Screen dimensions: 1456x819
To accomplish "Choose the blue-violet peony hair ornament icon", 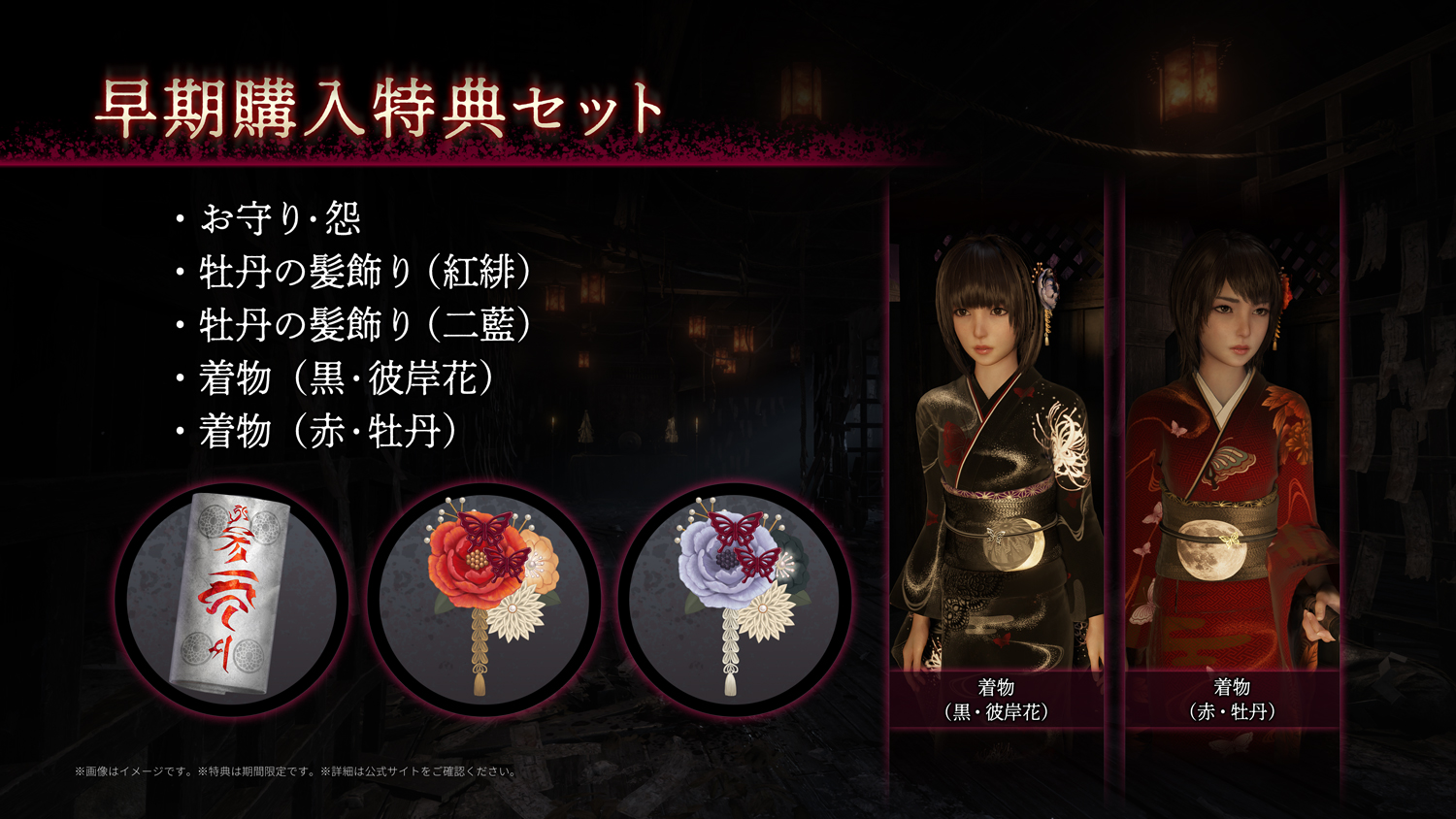I will pyautogui.click(x=735, y=600).
